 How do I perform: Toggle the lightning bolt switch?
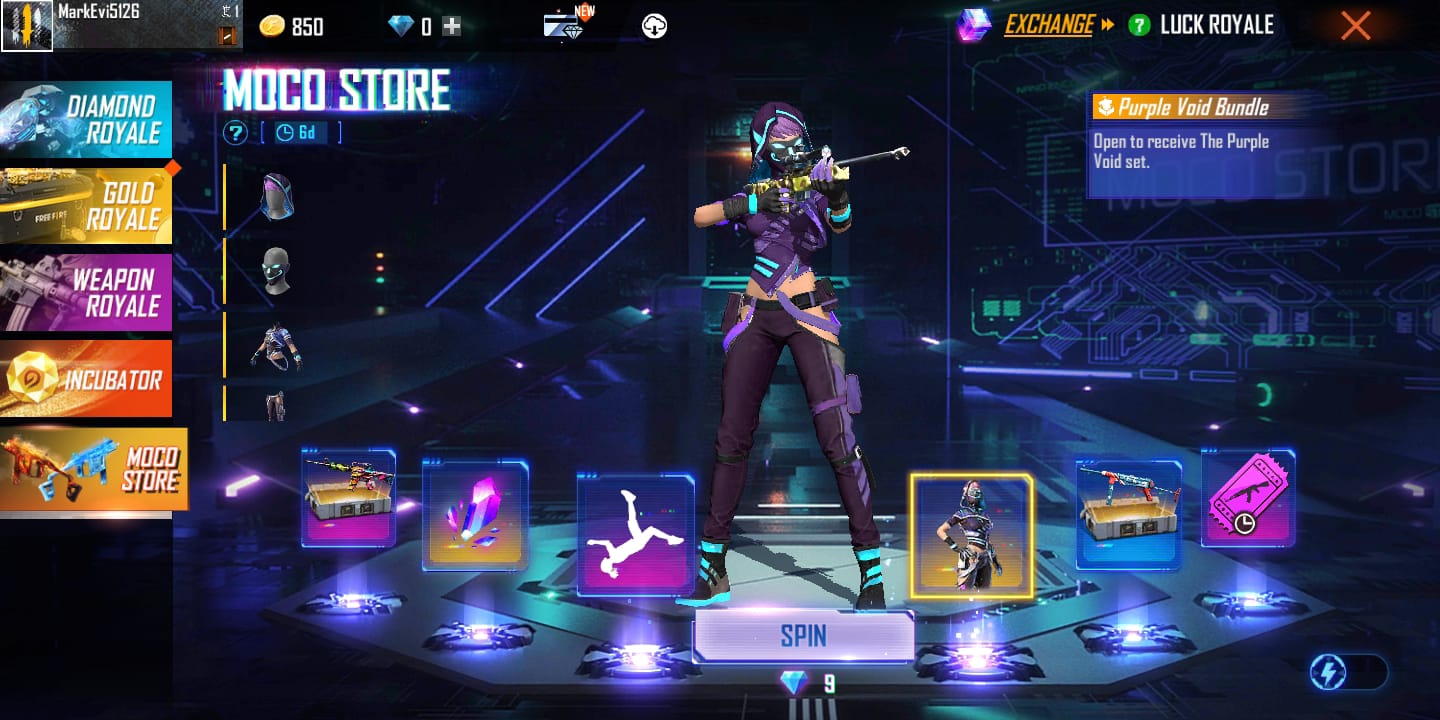[1346, 673]
